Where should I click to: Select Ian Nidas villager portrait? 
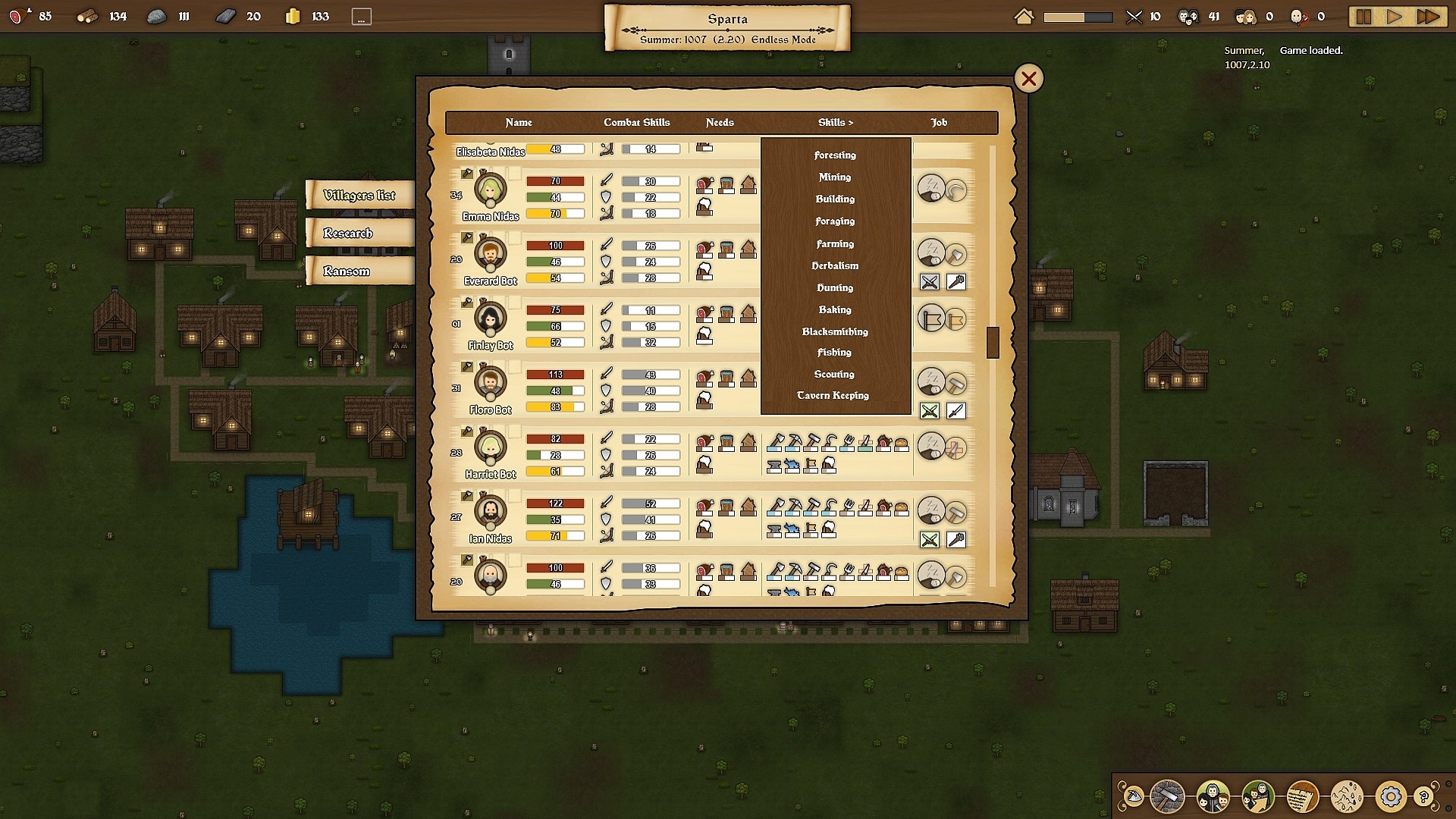click(491, 512)
